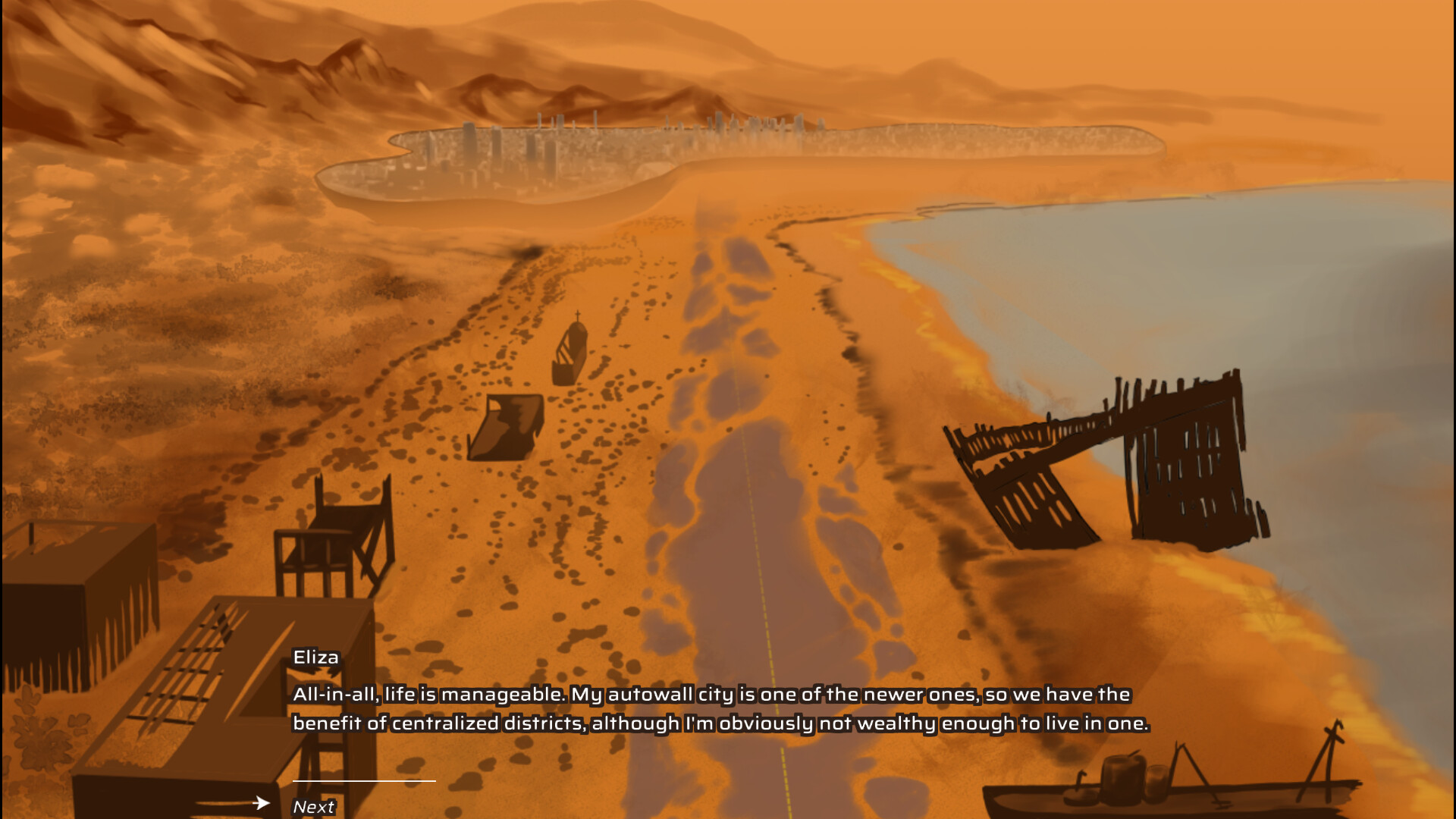Select the Next option below the divider

point(313,805)
